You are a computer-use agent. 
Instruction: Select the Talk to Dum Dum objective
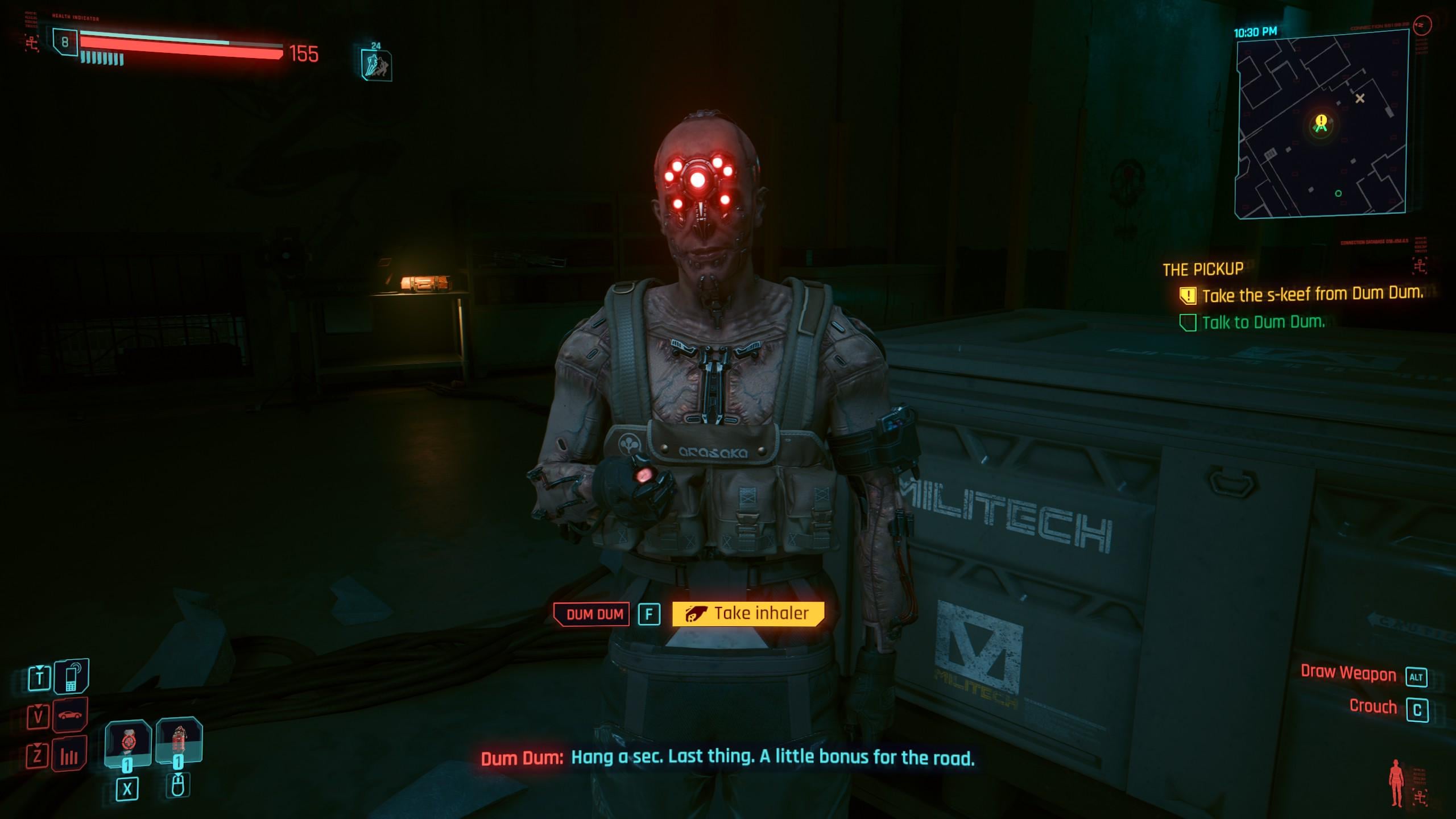click(1263, 322)
